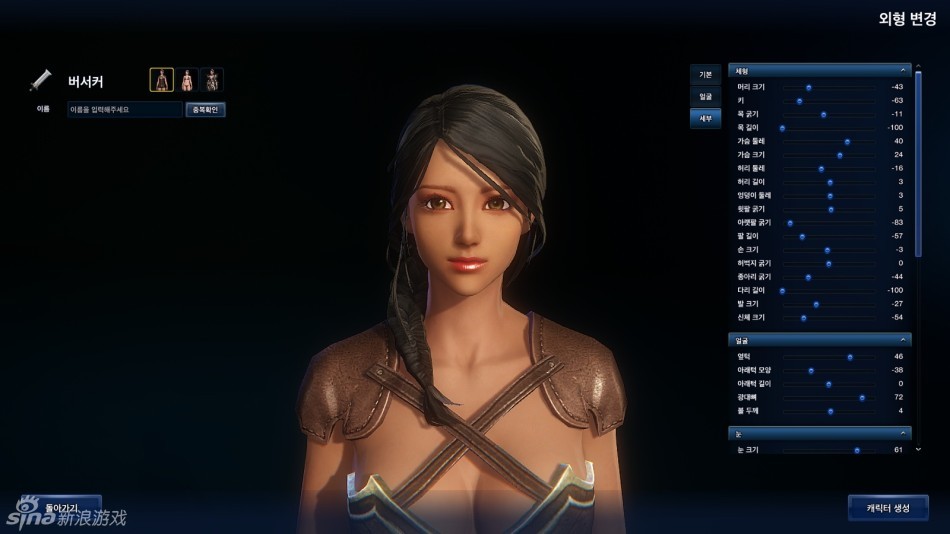Open the 얼굴 face tab
The image size is (950, 534).
(705, 96)
